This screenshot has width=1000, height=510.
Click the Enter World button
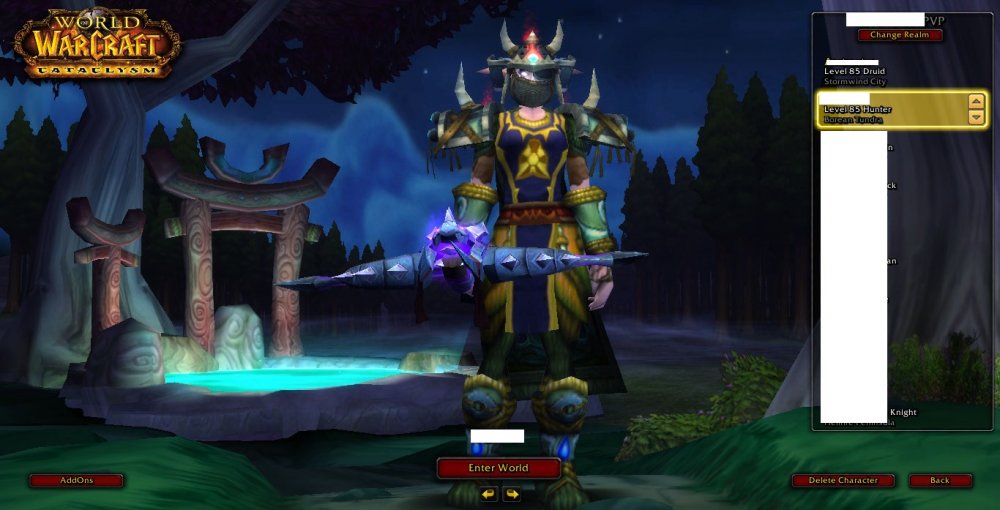(x=498, y=468)
